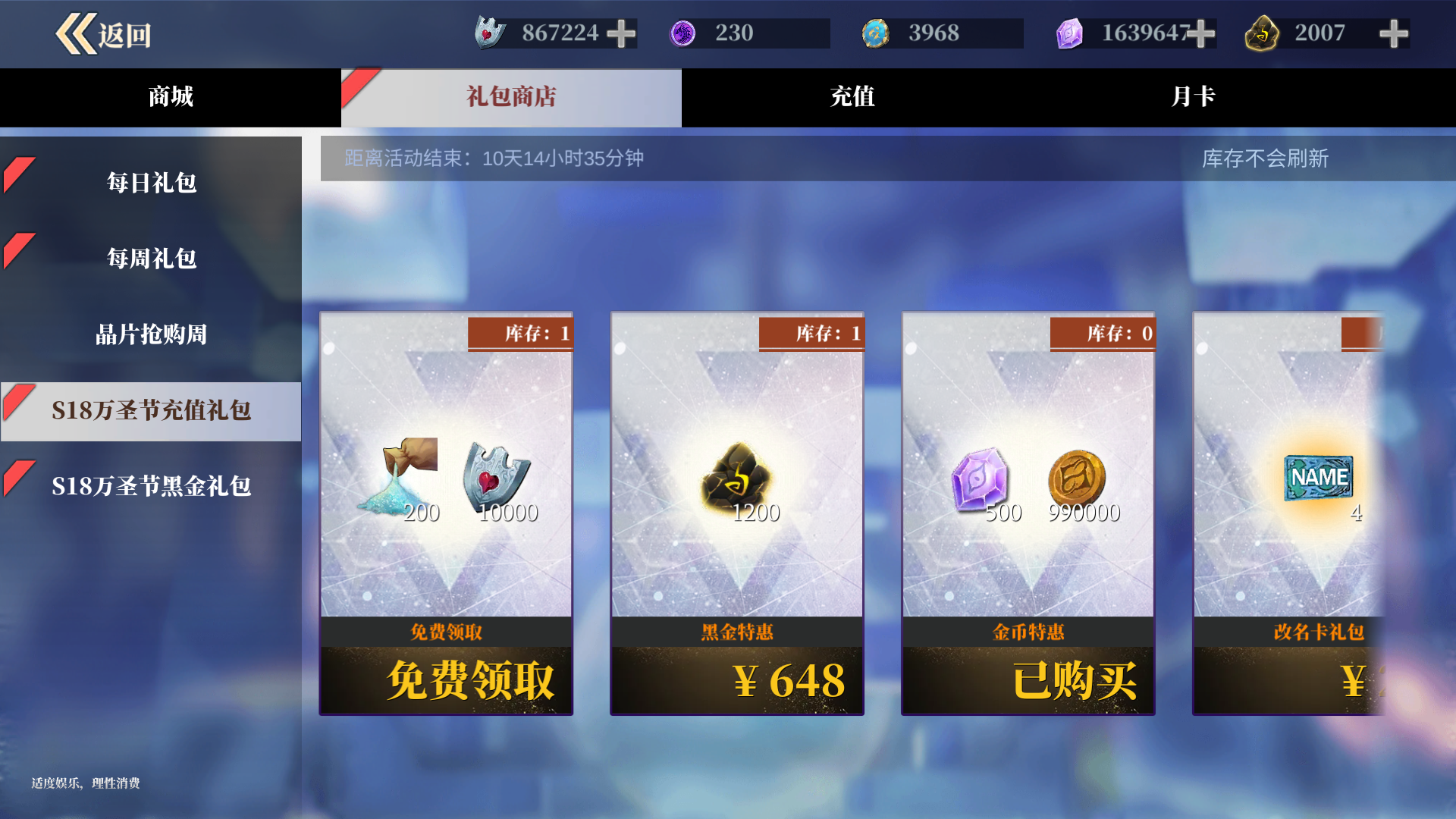
Task: Click the plus beside 2007 runes
Action: pyautogui.click(x=1395, y=33)
